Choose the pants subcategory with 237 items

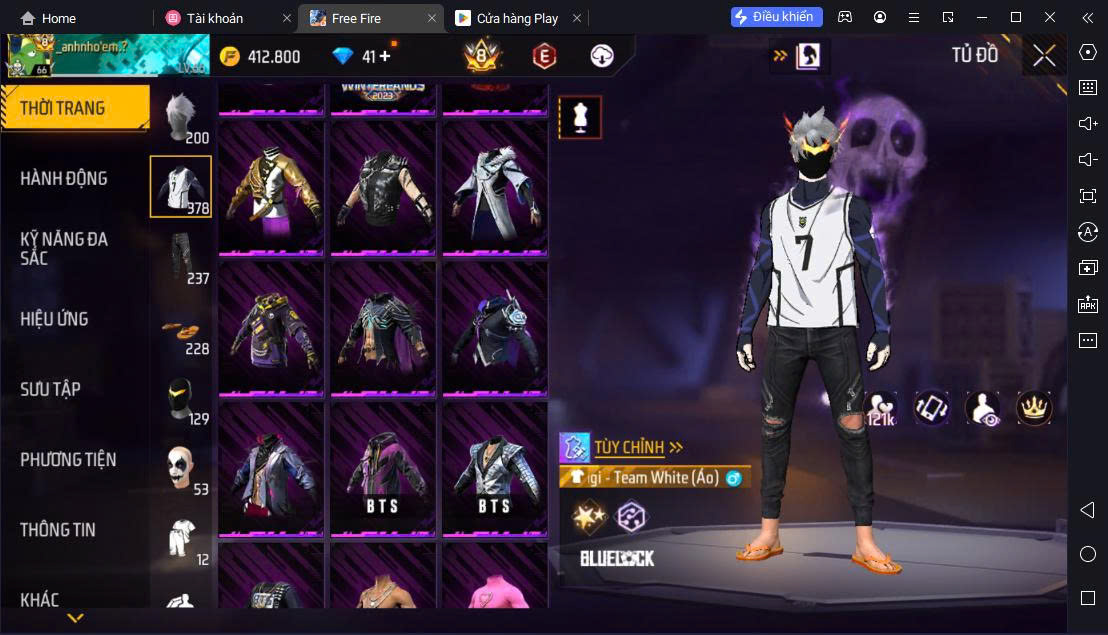click(x=181, y=257)
